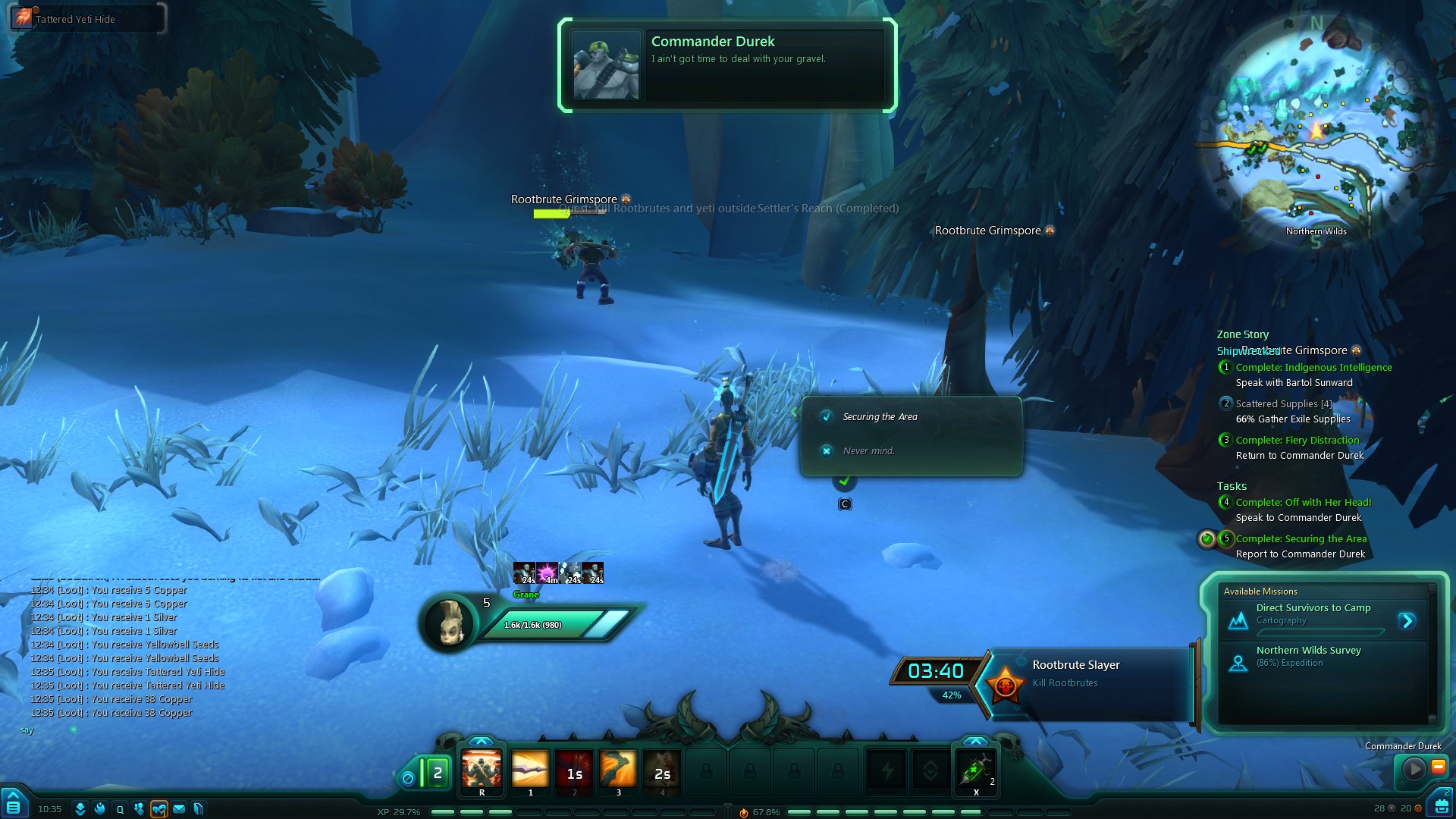Select 'Complete: Securing the Area' task in tracker
The image size is (1456, 819).
click(1301, 539)
